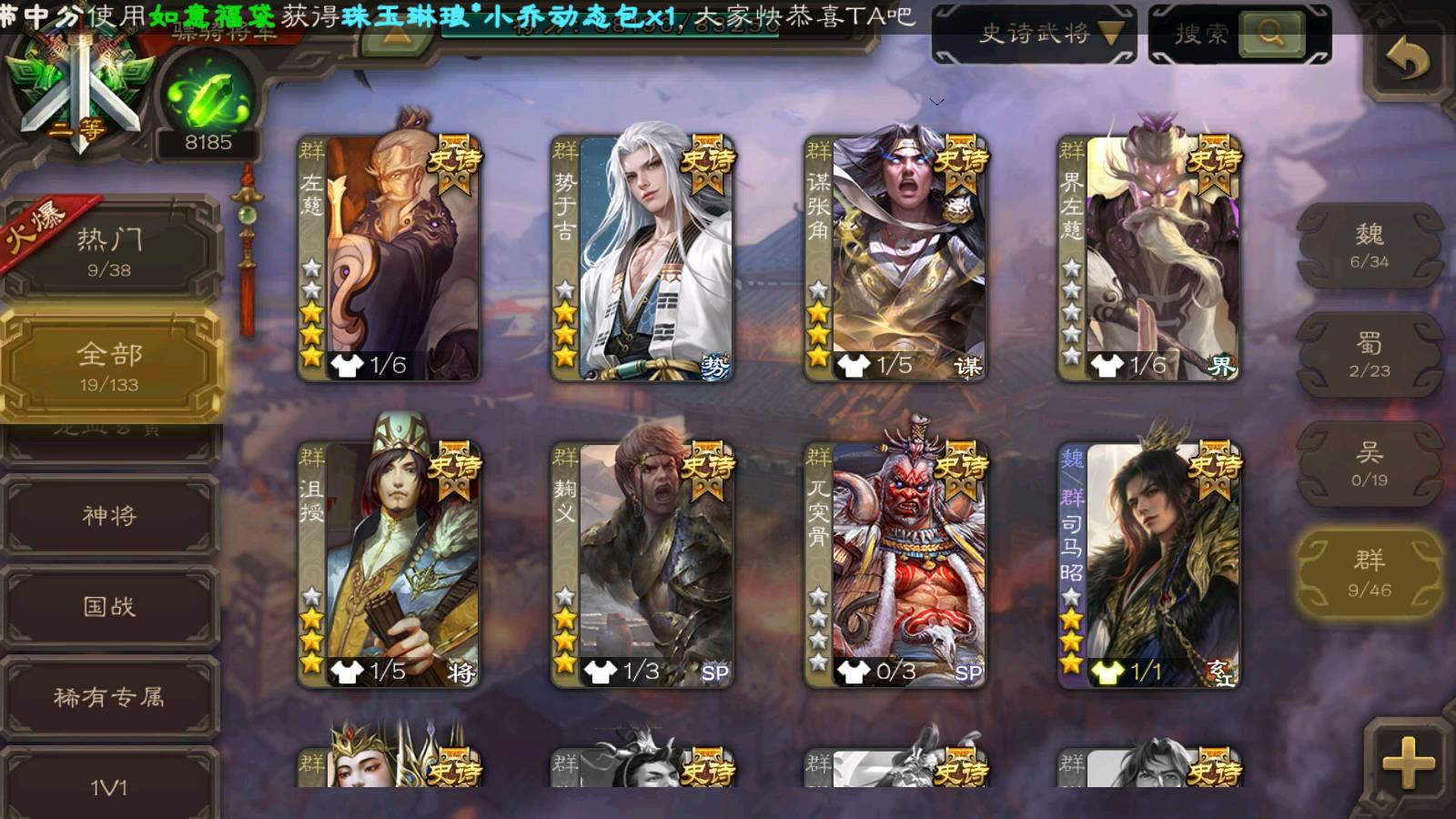
Task: Select the 群 faction filter
Action: [x=1369, y=573]
